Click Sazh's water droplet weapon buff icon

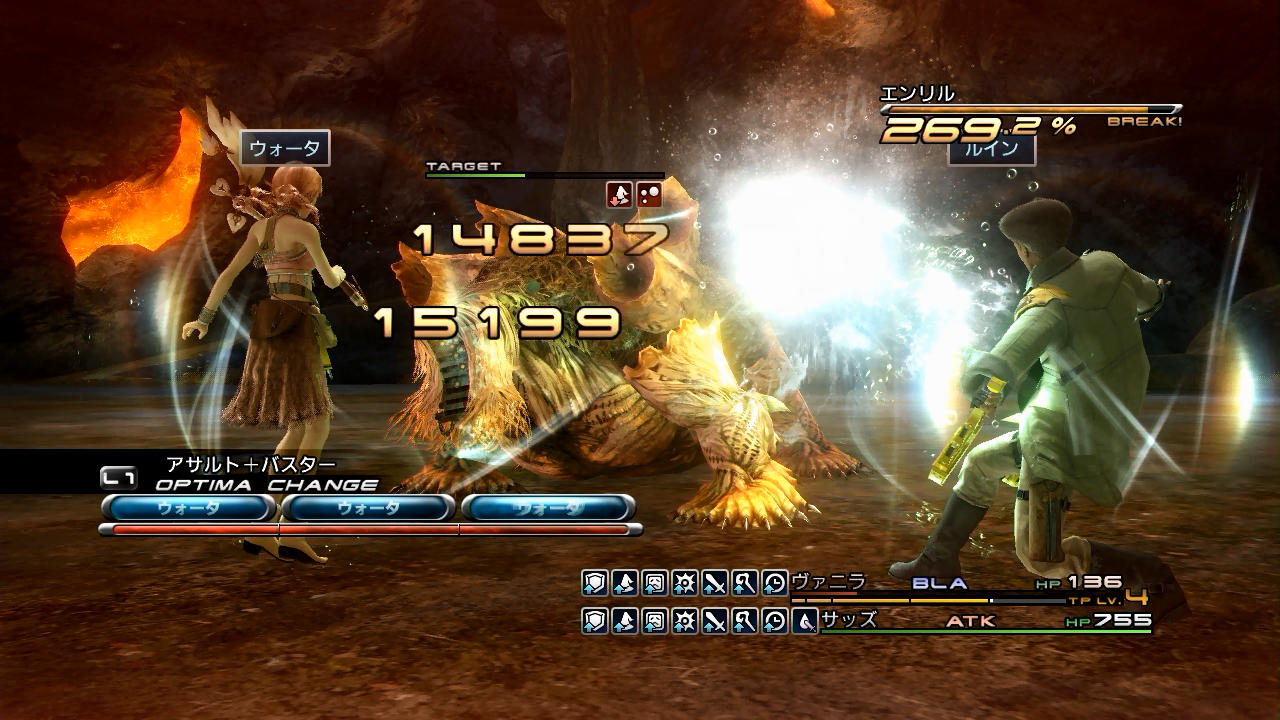805,621
